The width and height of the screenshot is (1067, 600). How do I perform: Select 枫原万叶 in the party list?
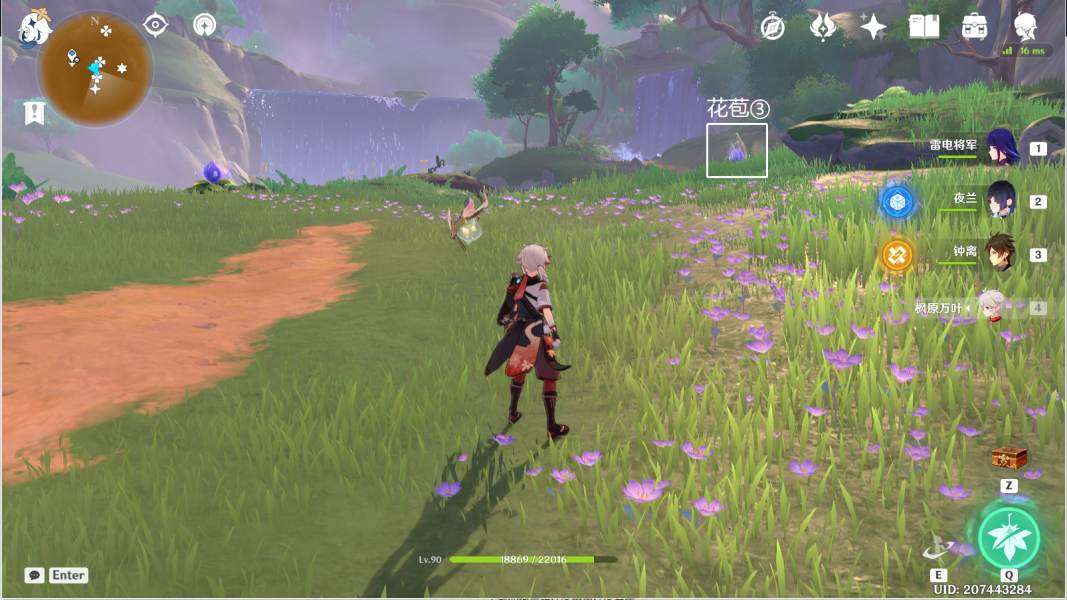point(990,306)
